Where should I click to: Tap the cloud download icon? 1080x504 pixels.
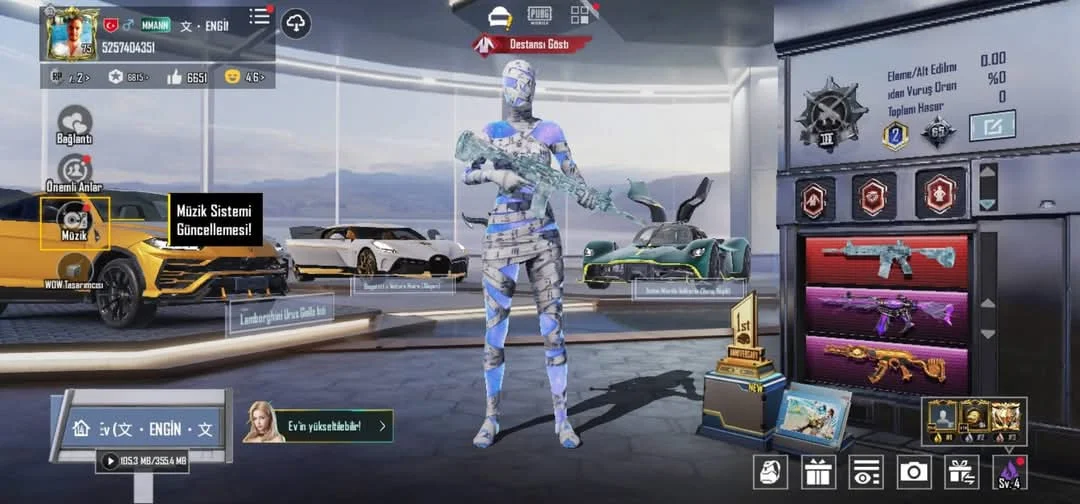(296, 22)
